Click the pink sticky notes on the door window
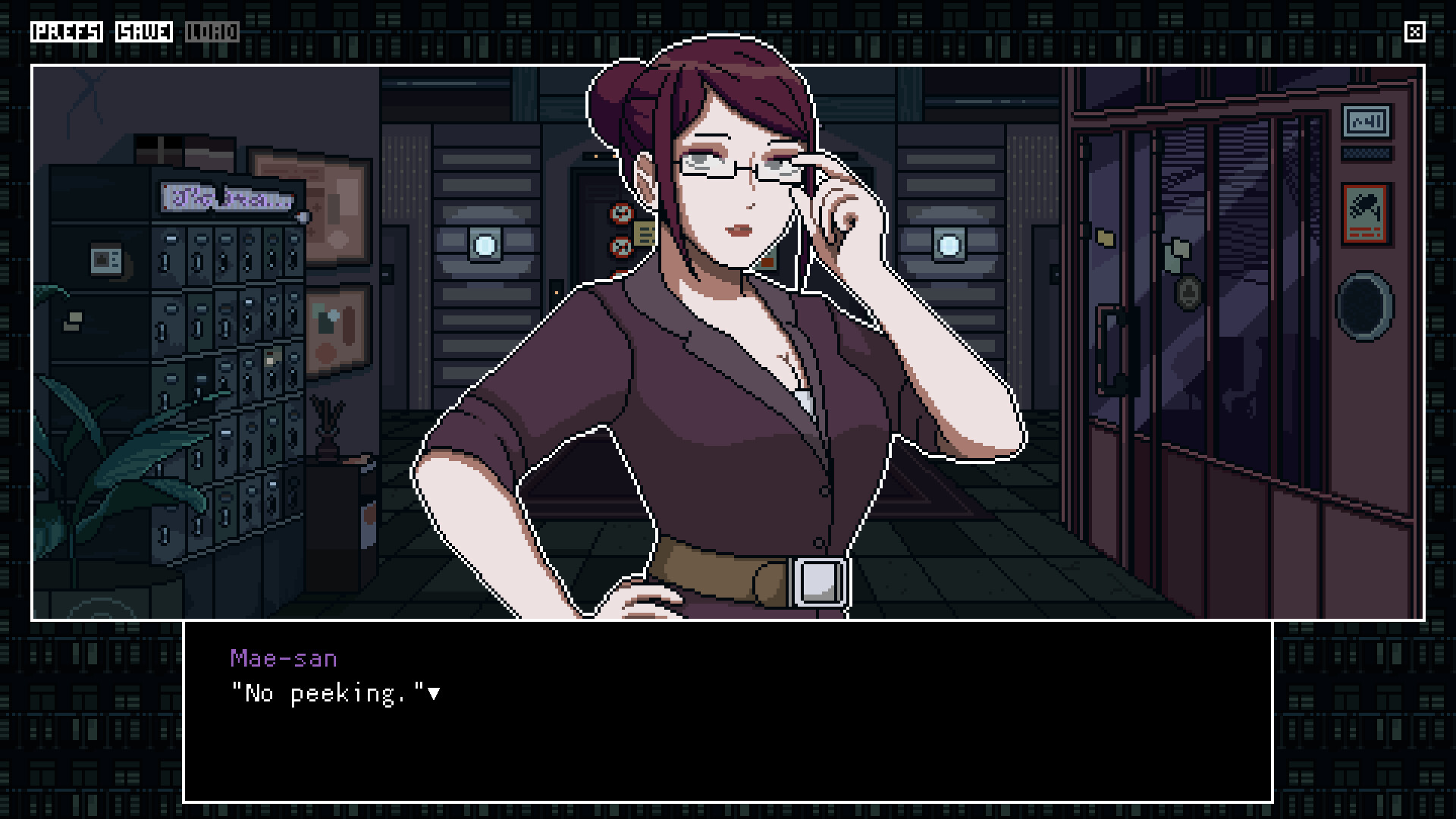 click(1178, 250)
